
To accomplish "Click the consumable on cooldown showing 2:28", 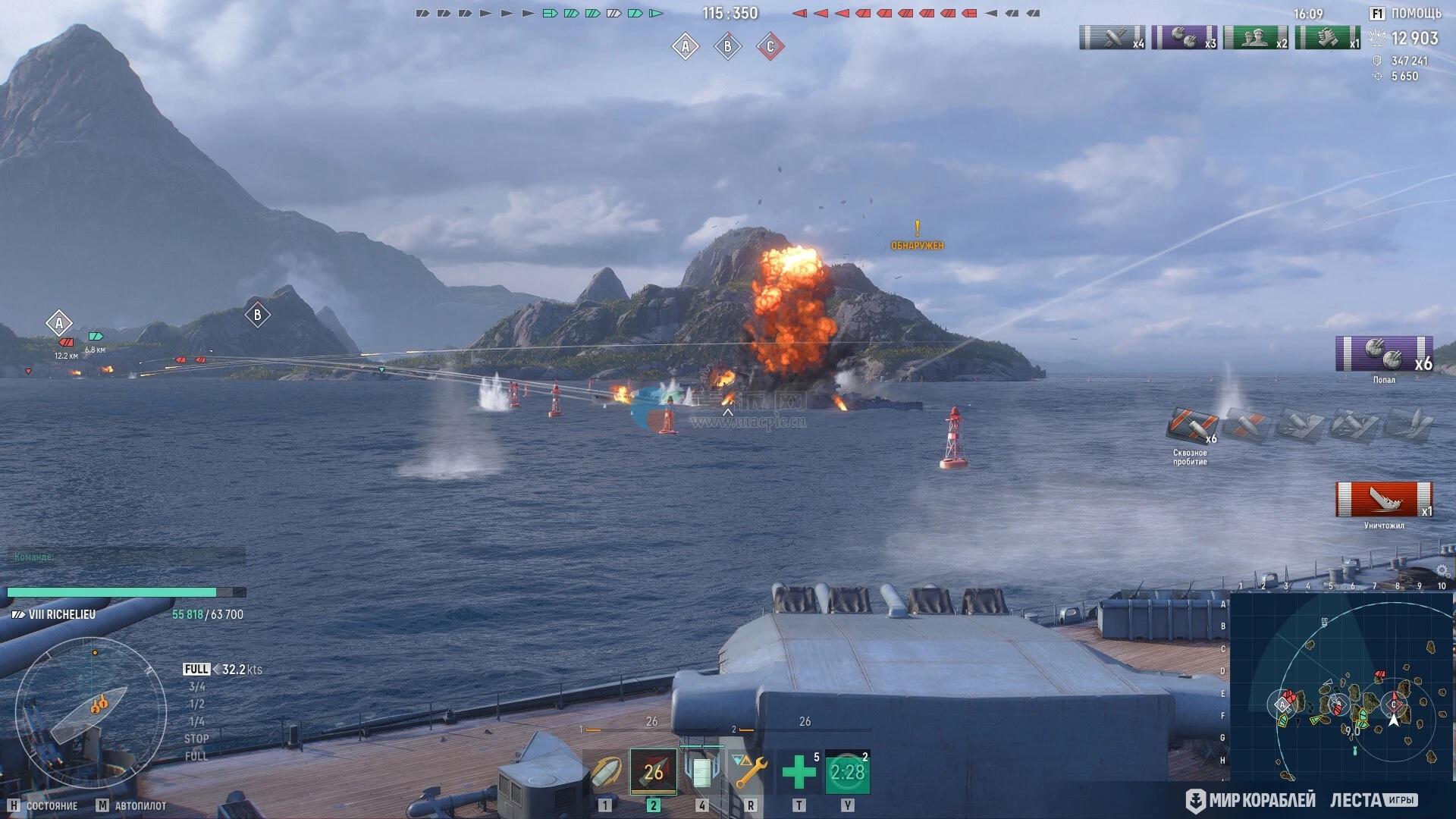I will (847, 773).
